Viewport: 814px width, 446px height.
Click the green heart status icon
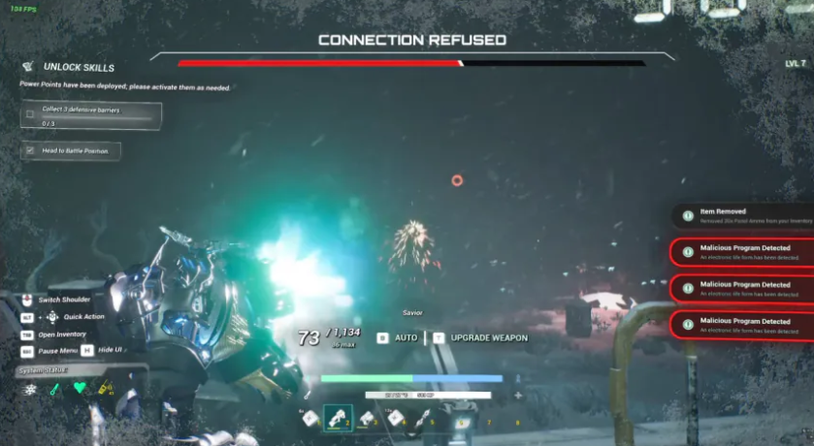[81, 388]
